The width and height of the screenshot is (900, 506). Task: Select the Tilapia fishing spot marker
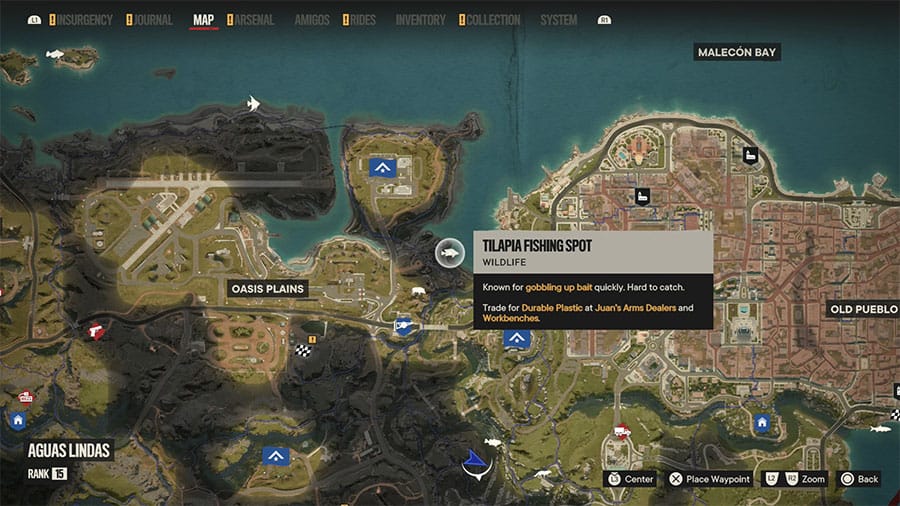tap(451, 253)
